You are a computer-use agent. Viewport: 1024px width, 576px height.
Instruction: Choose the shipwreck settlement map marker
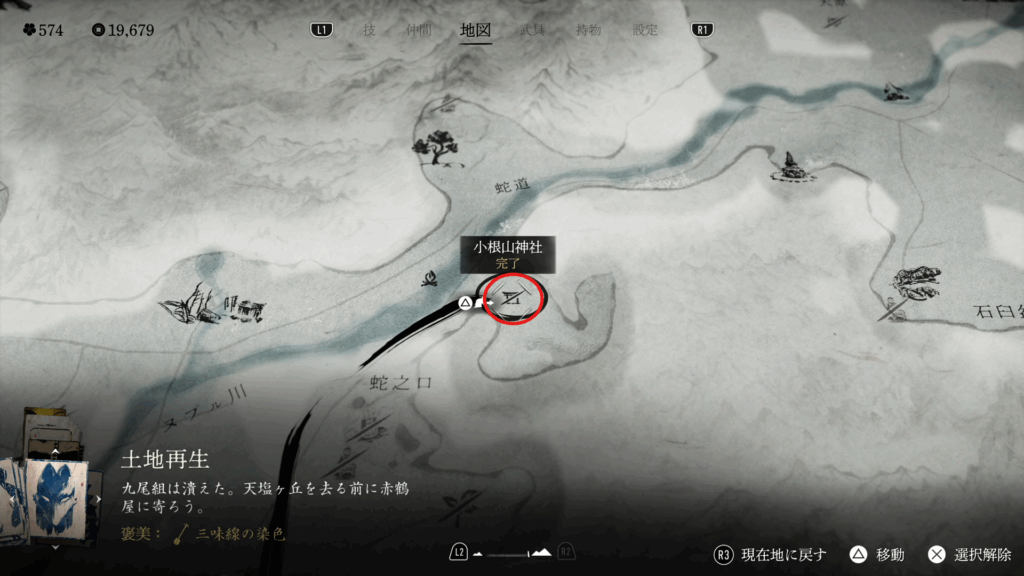tap(213, 304)
